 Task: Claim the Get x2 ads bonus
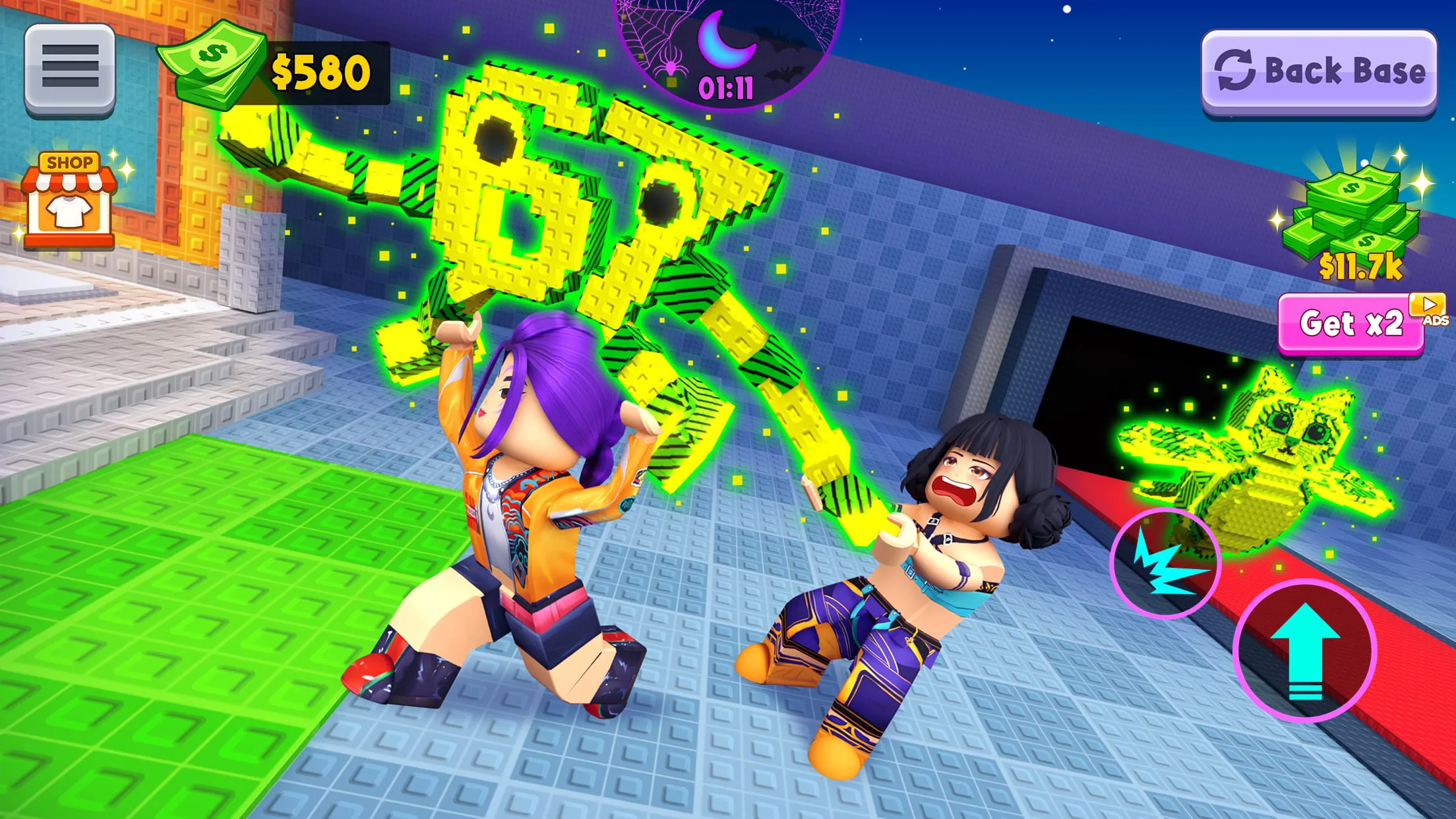[x=1351, y=323]
